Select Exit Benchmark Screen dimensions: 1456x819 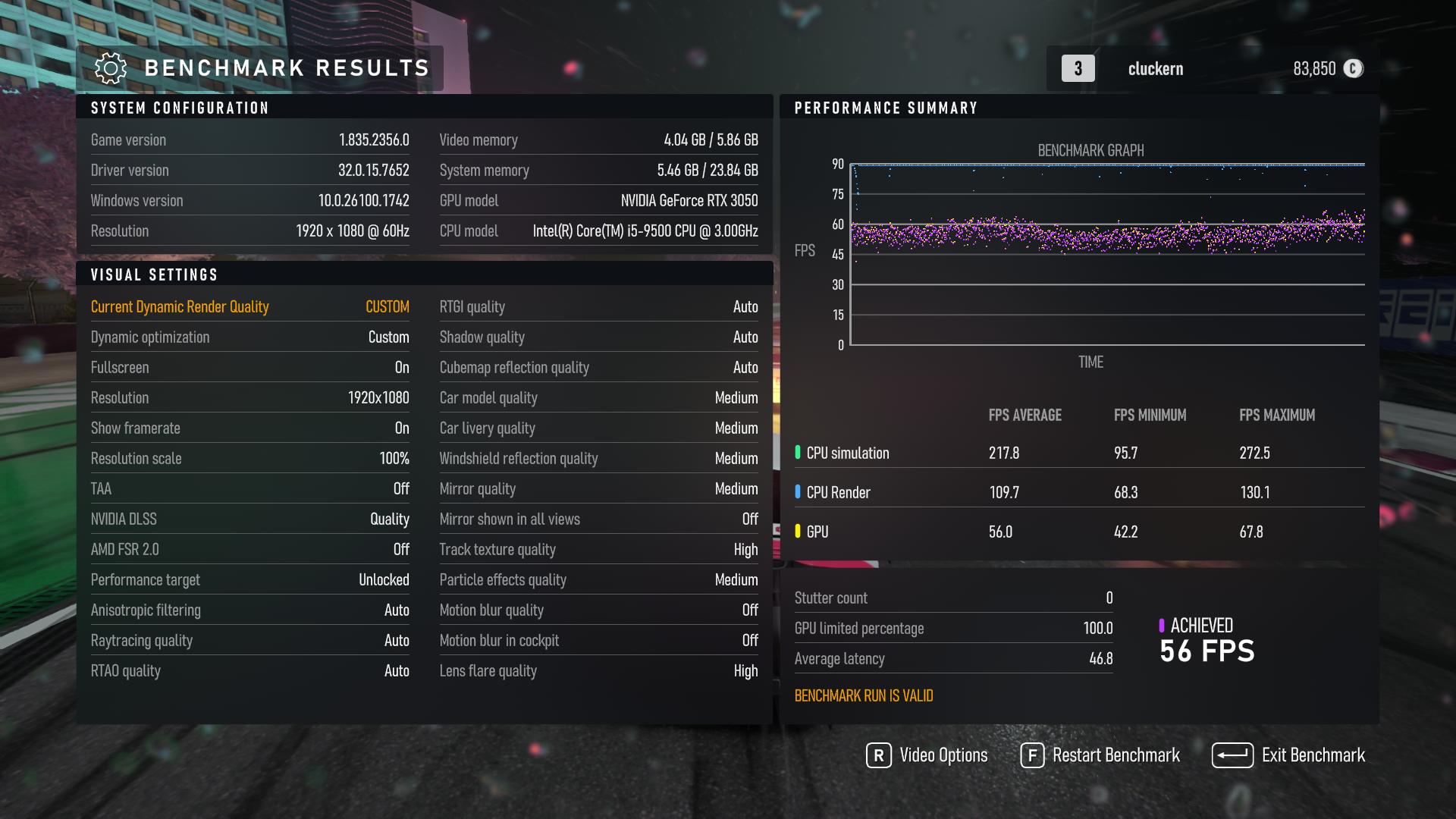[1288, 755]
